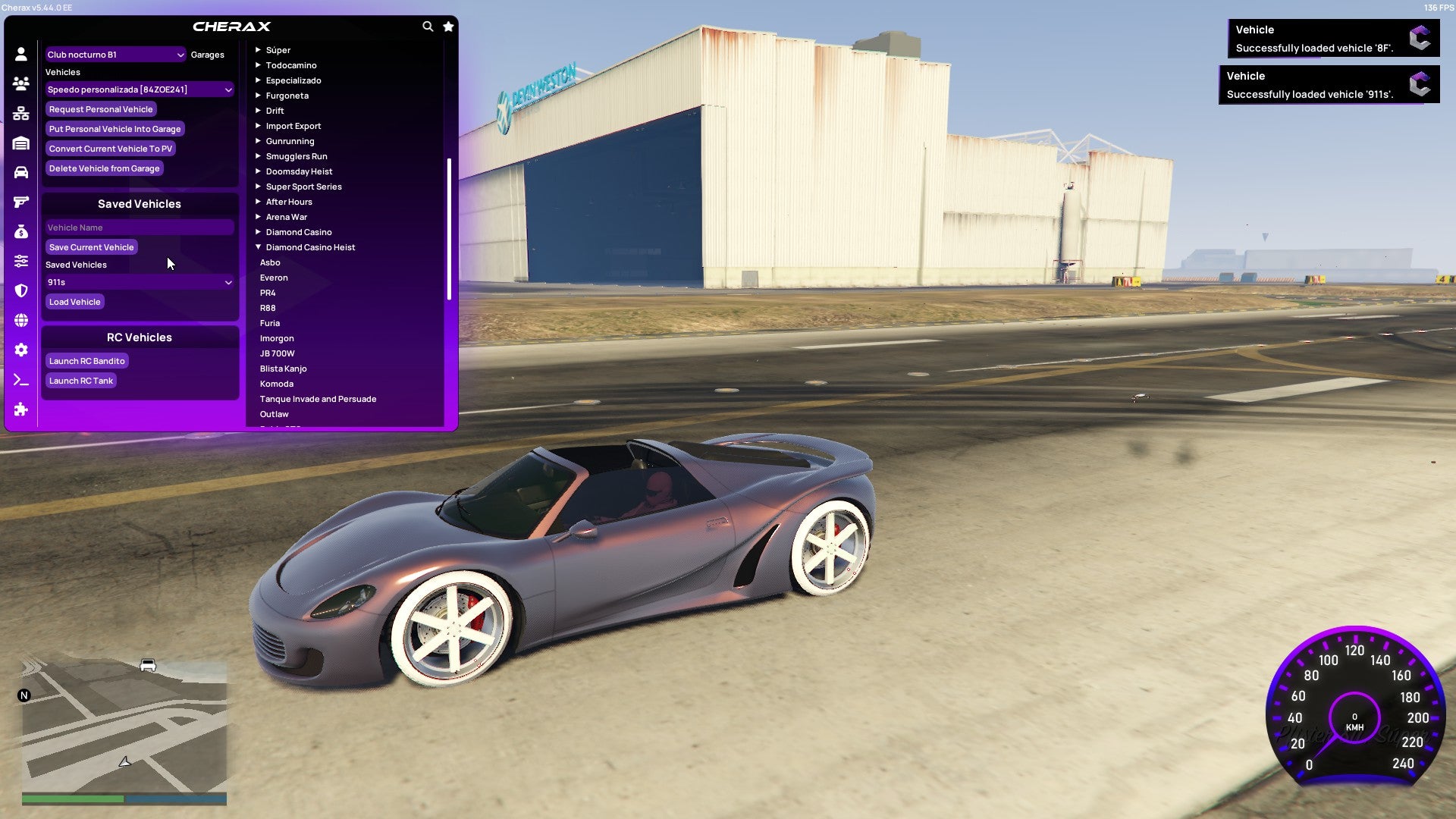Click the Launch RC Bandito button
Screen dimensions: 1456x819
[x=86, y=360]
